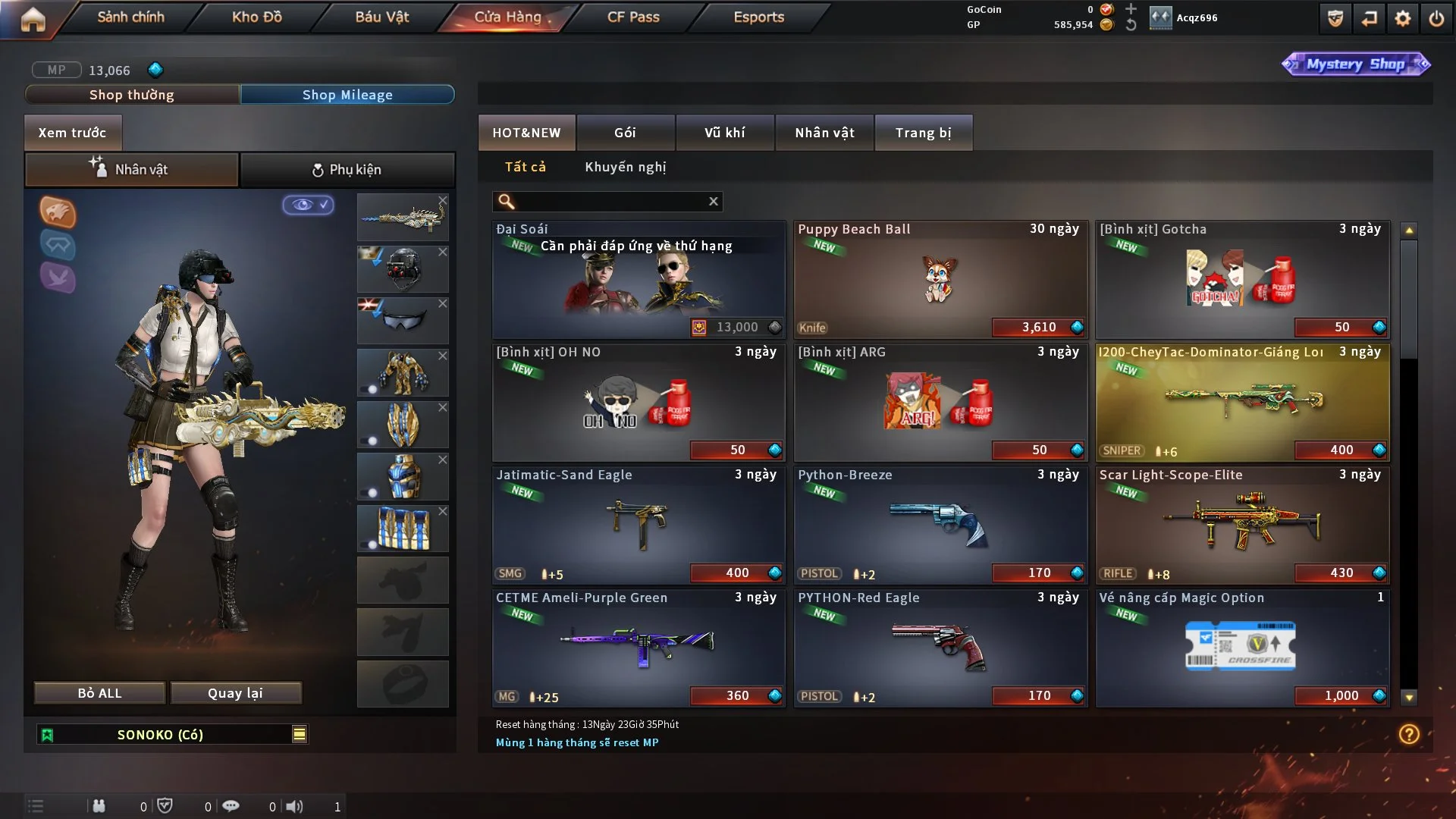
Task: Click the power exit icon
Action: [1436, 18]
